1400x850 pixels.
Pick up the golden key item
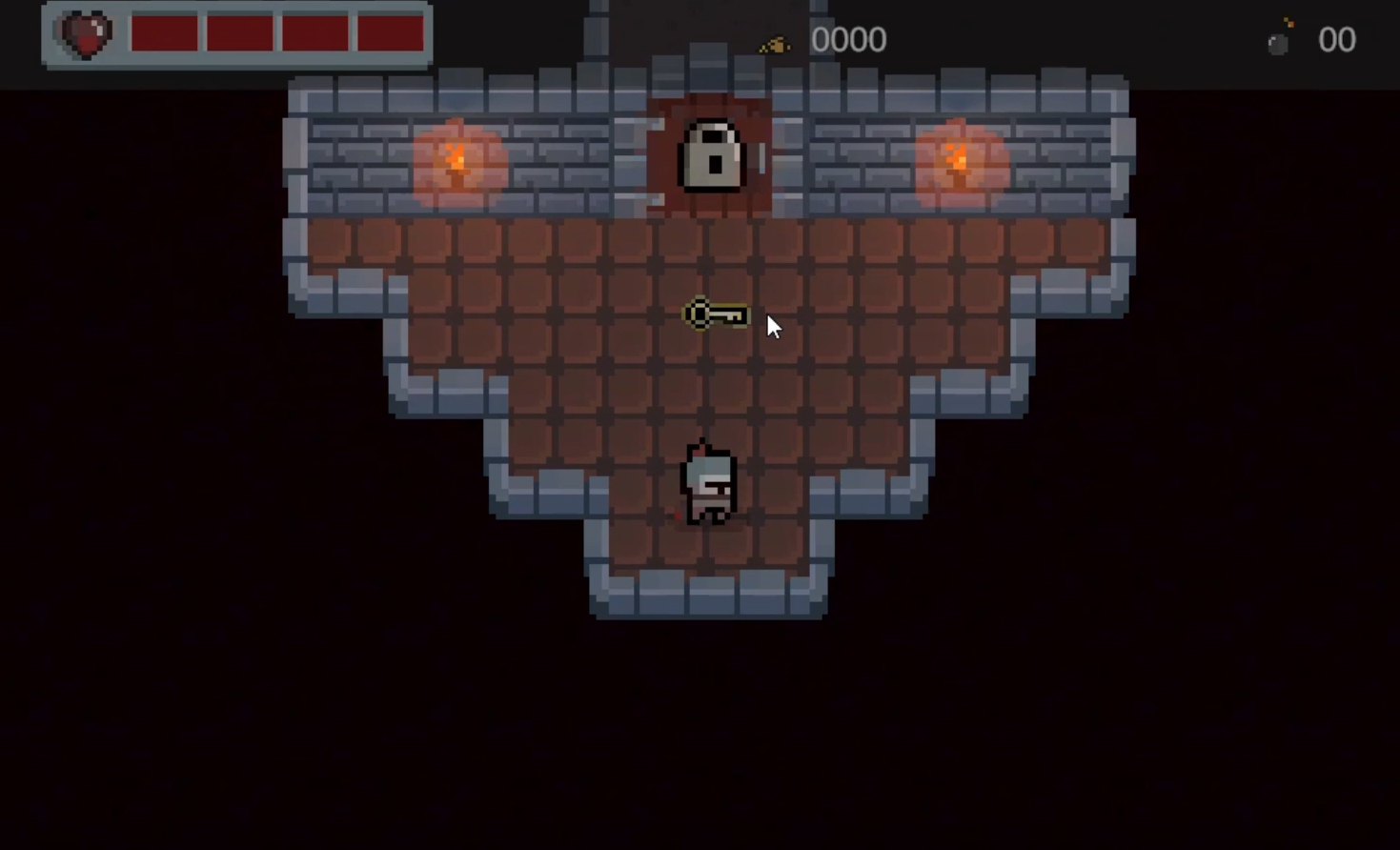click(715, 315)
